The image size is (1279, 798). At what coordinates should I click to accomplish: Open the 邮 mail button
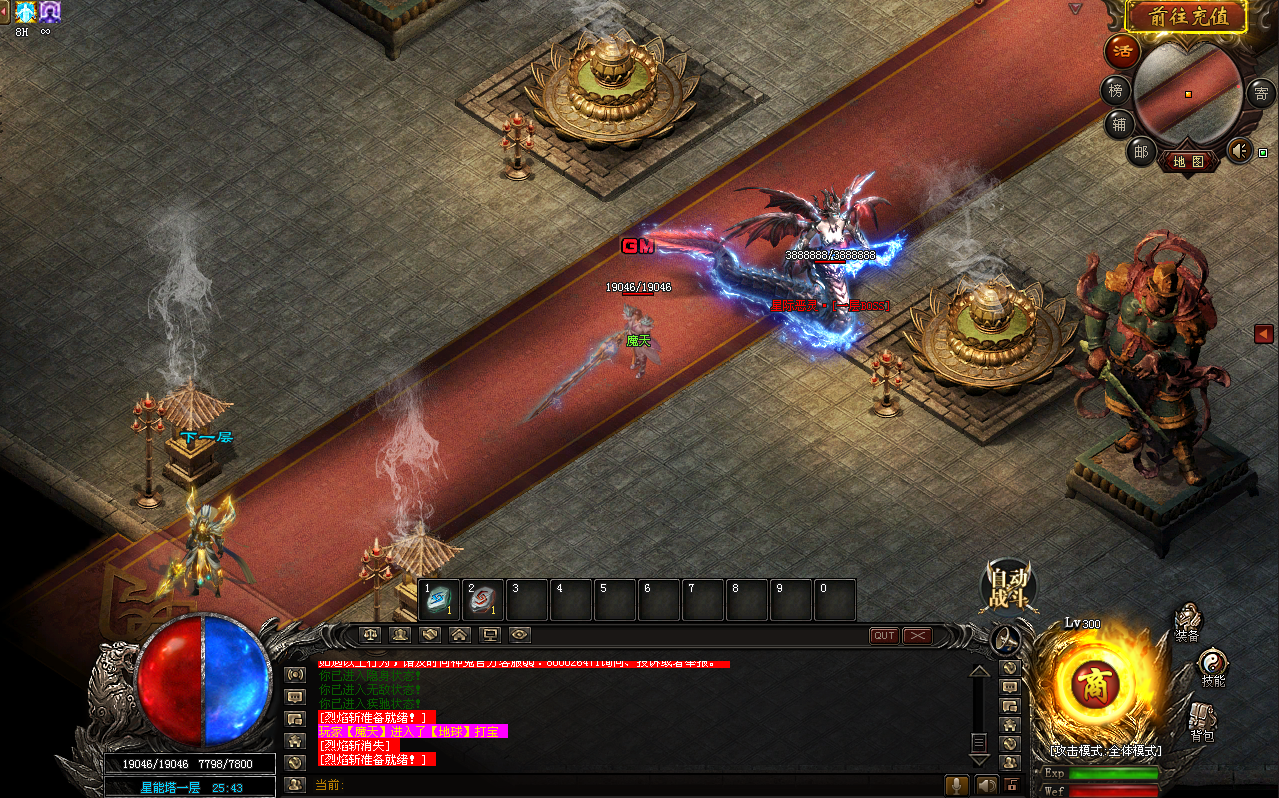point(1141,151)
